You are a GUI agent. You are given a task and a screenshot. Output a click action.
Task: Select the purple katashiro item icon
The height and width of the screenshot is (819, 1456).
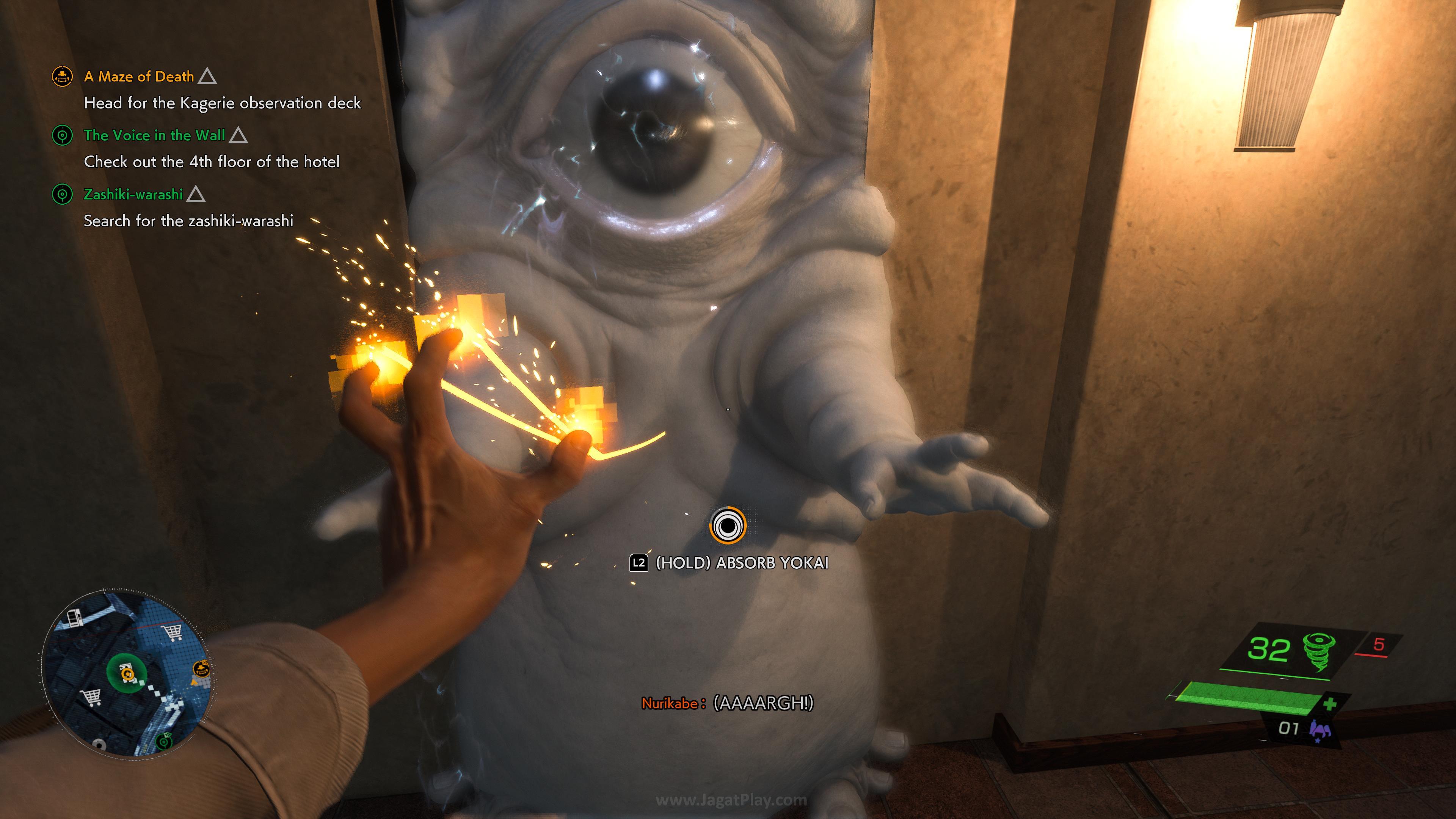tap(1319, 728)
